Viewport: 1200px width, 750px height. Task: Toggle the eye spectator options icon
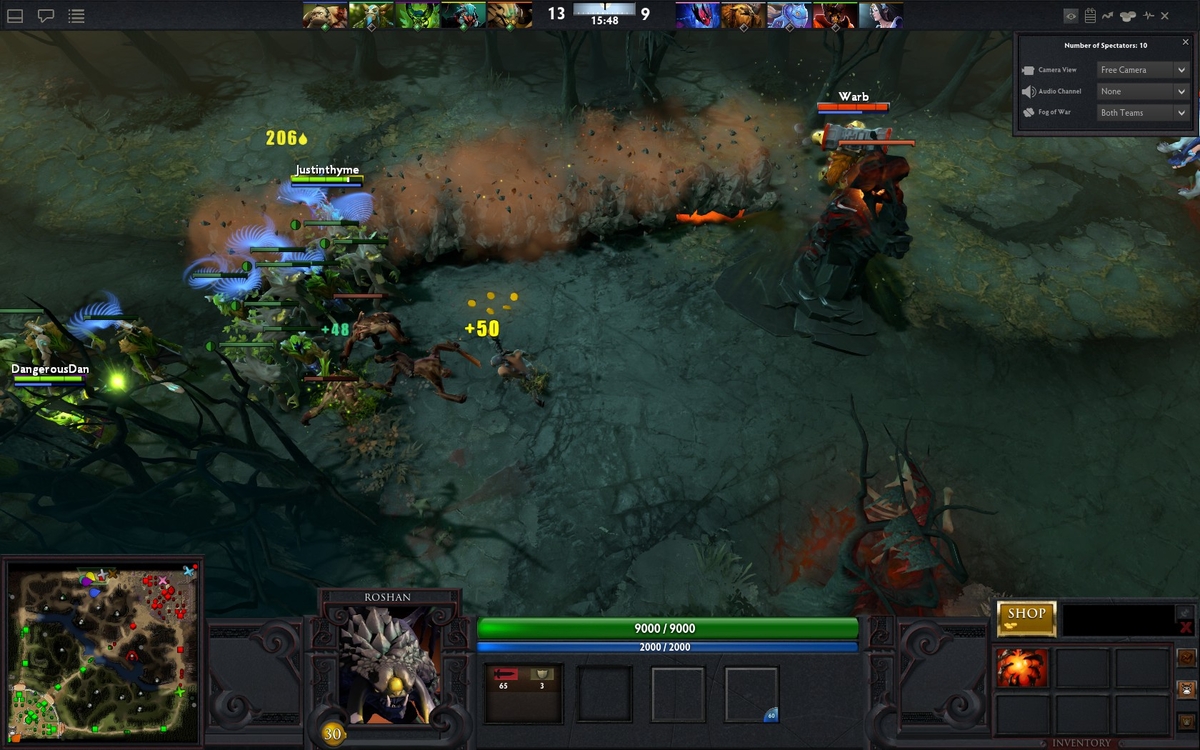coord(1071,16)
